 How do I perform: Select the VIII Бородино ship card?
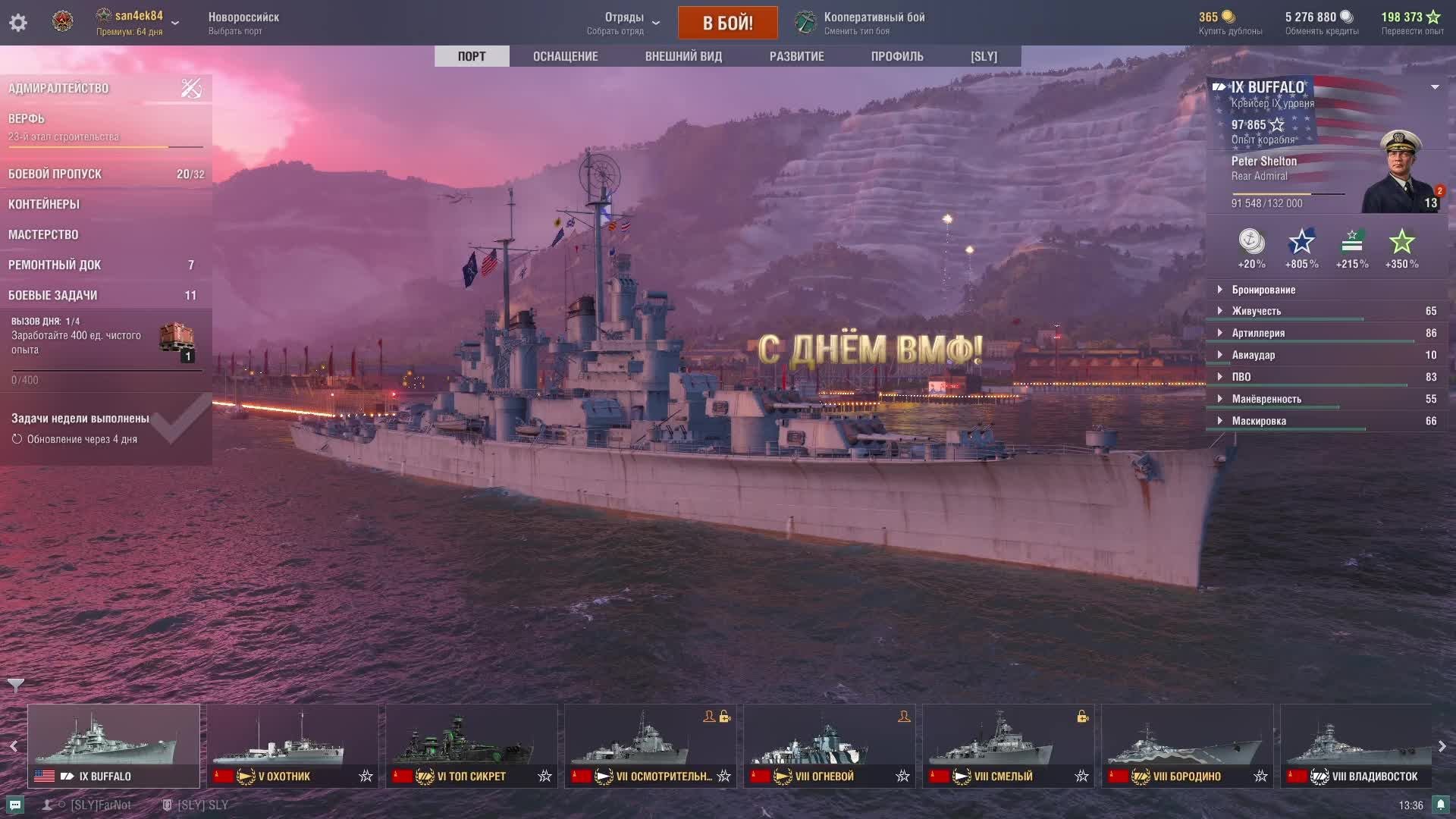click(1188, 745)
